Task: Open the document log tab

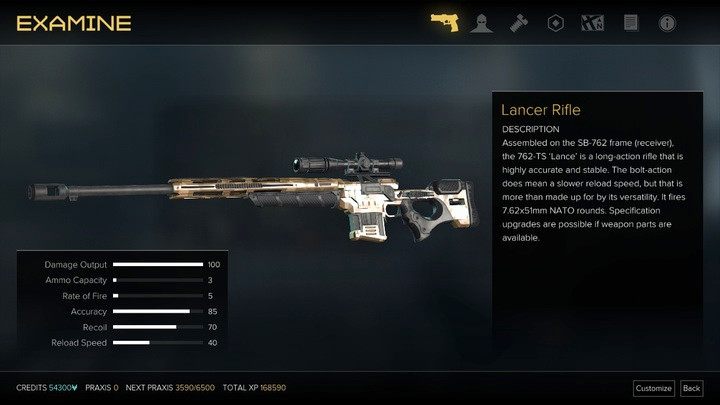Action: tap(630, 22)
